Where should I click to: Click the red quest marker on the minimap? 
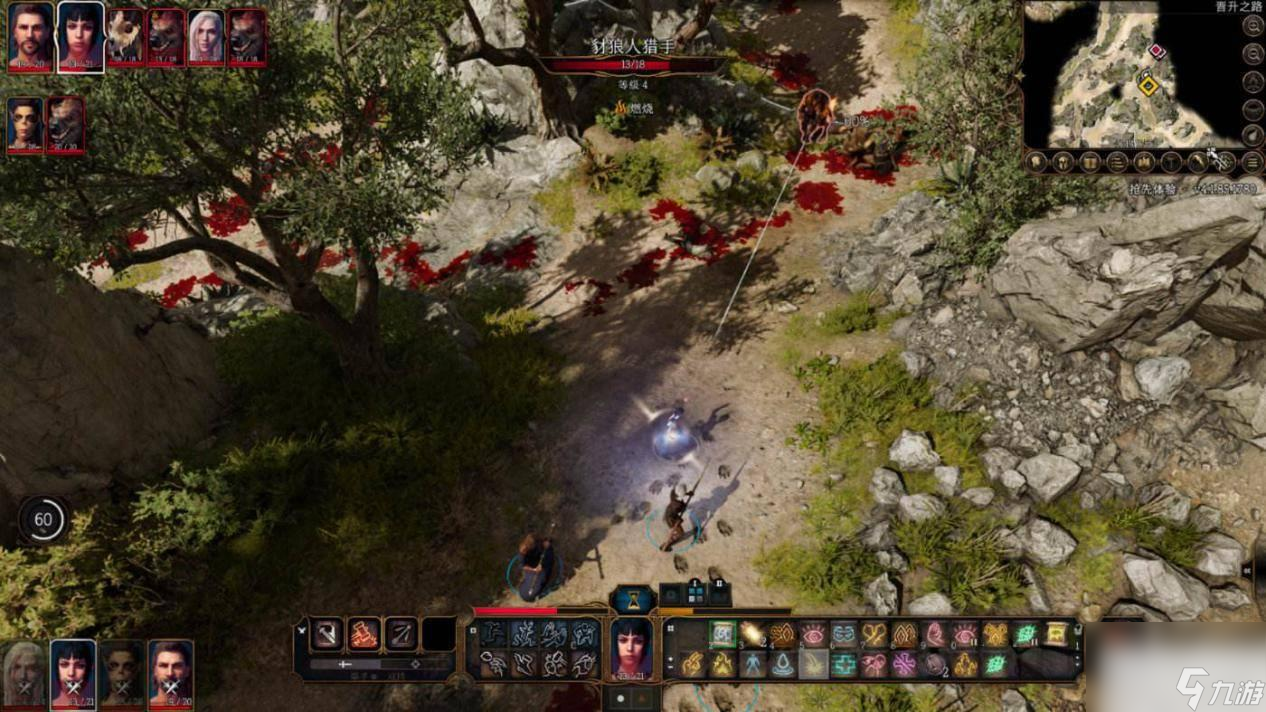(x=1157, y=51)
